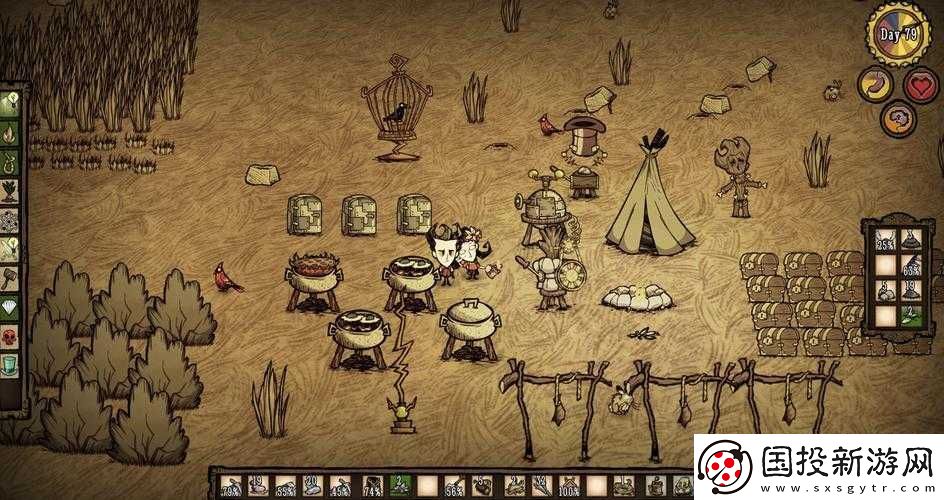Select the inventory item at 55% durability
Viewport: 944px width, 500px height.
[286, 486]
